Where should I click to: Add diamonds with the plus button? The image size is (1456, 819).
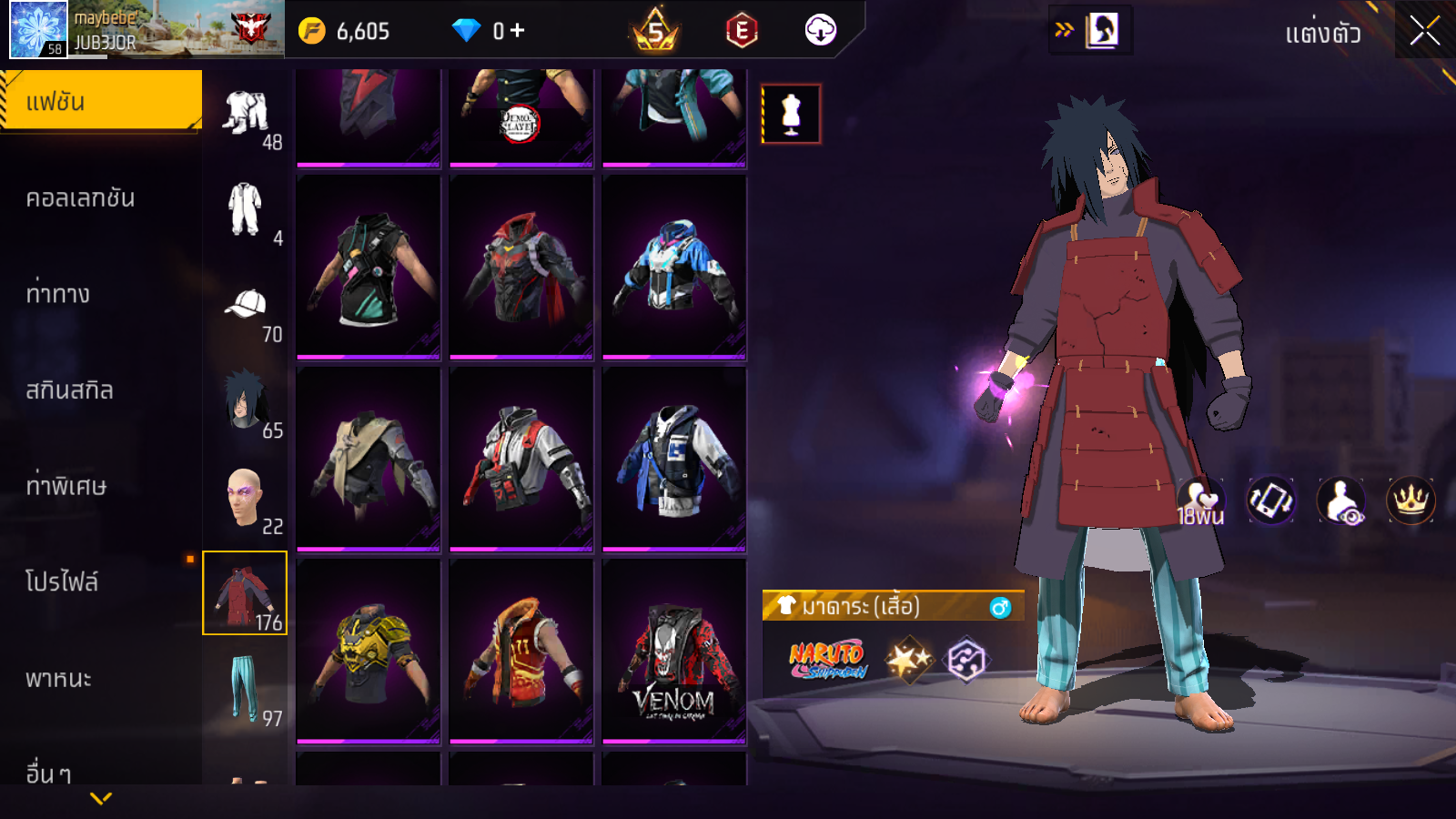tap(517, 31)
